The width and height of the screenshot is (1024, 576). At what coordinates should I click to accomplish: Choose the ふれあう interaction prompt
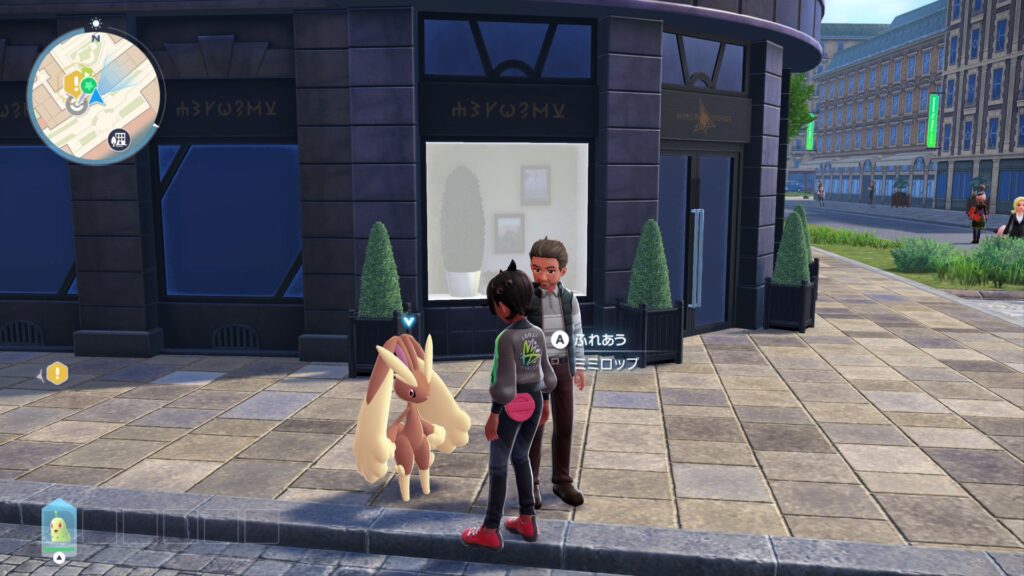597,339
